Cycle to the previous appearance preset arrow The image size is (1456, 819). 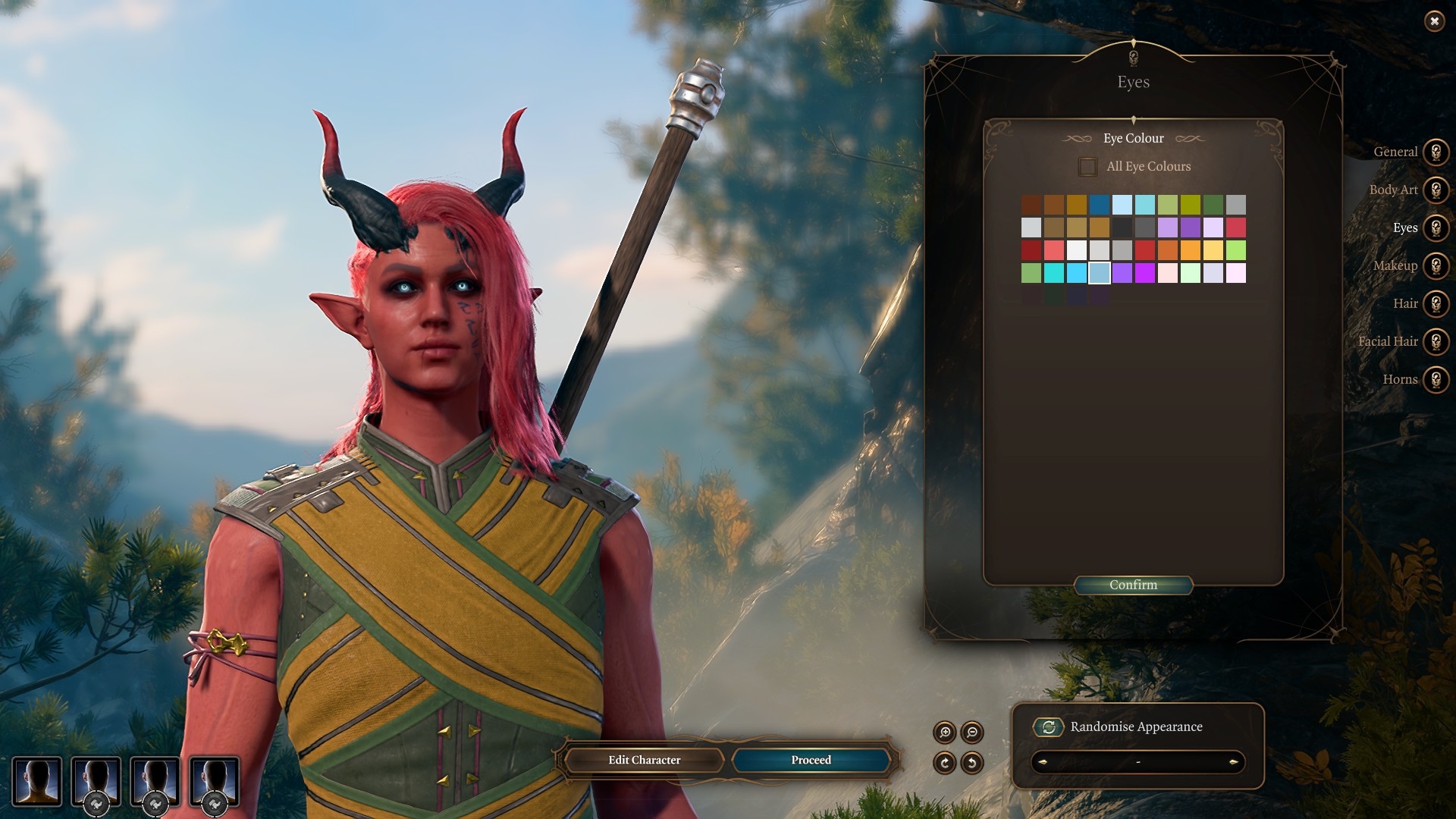[1043, 762]
